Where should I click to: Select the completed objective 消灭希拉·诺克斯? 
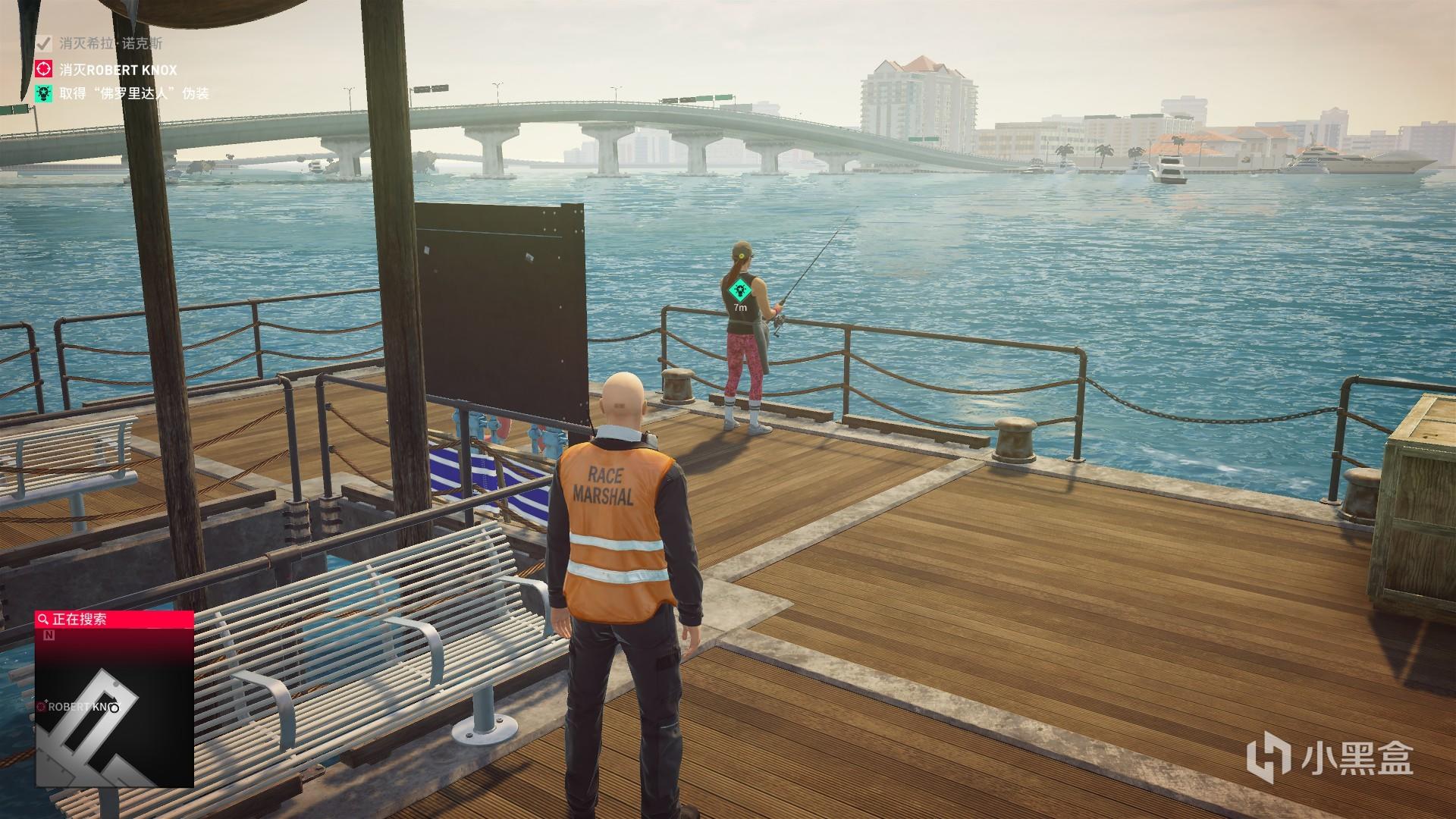pos(111,44)
